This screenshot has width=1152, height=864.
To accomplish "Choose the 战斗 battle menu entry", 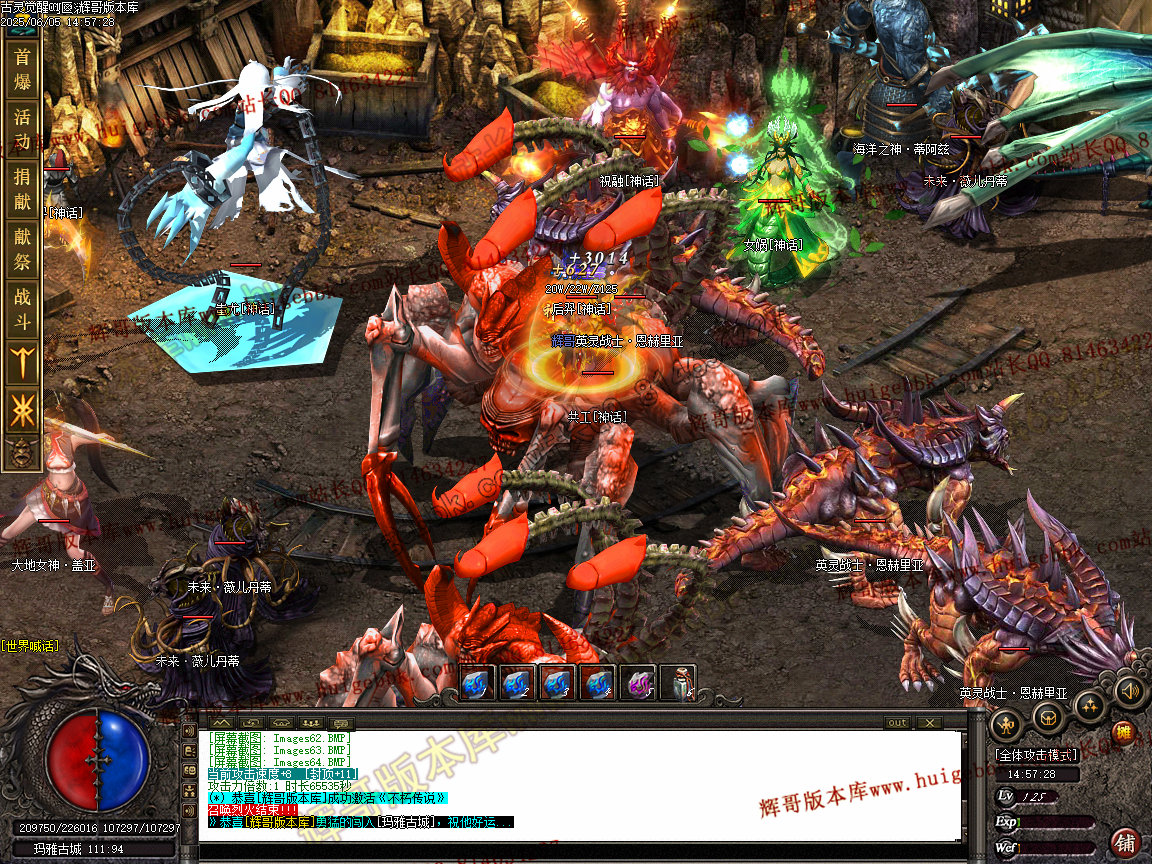I will coord(22,309).
